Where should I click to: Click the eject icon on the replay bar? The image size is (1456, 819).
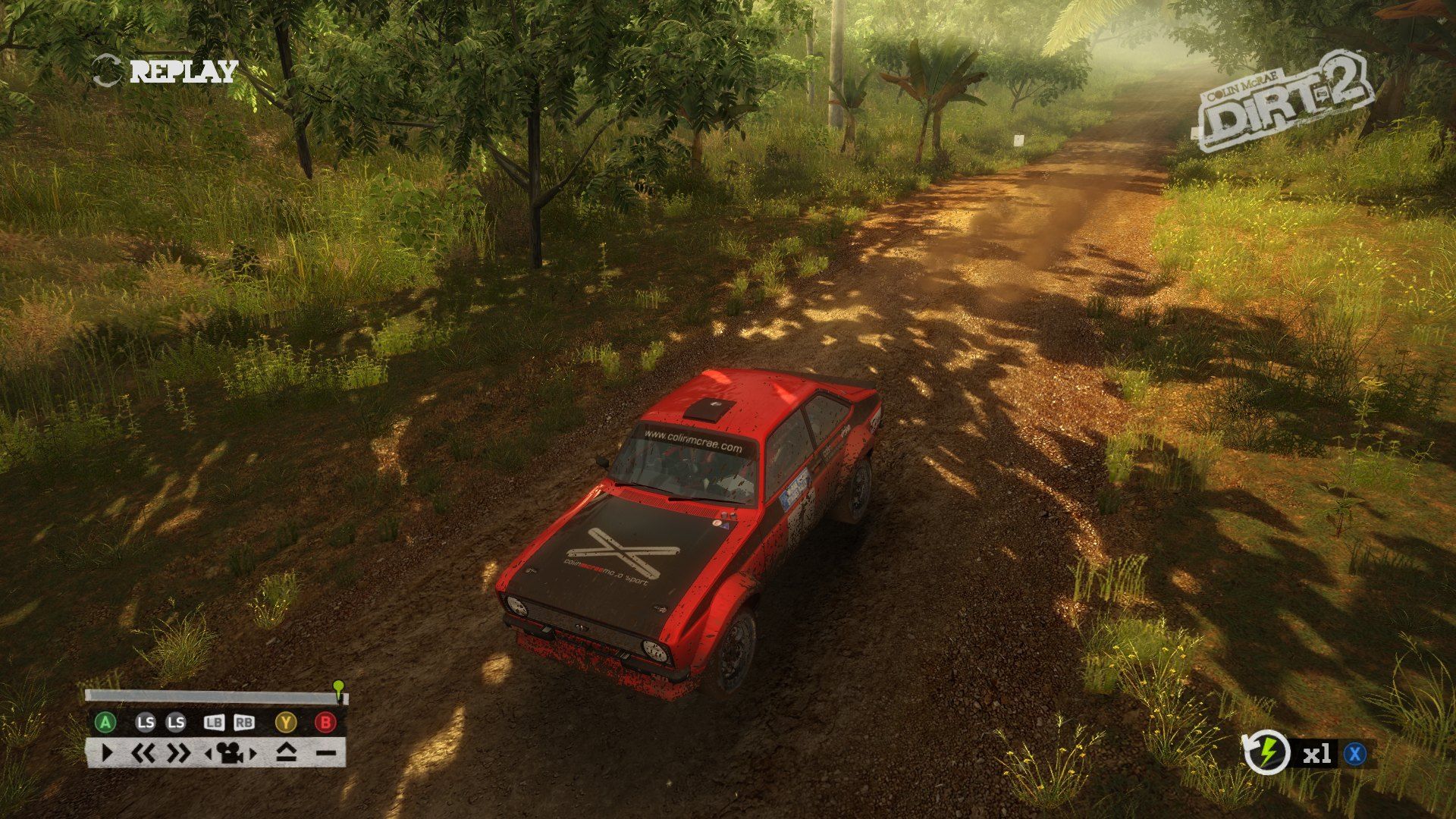tap(286, 753)
